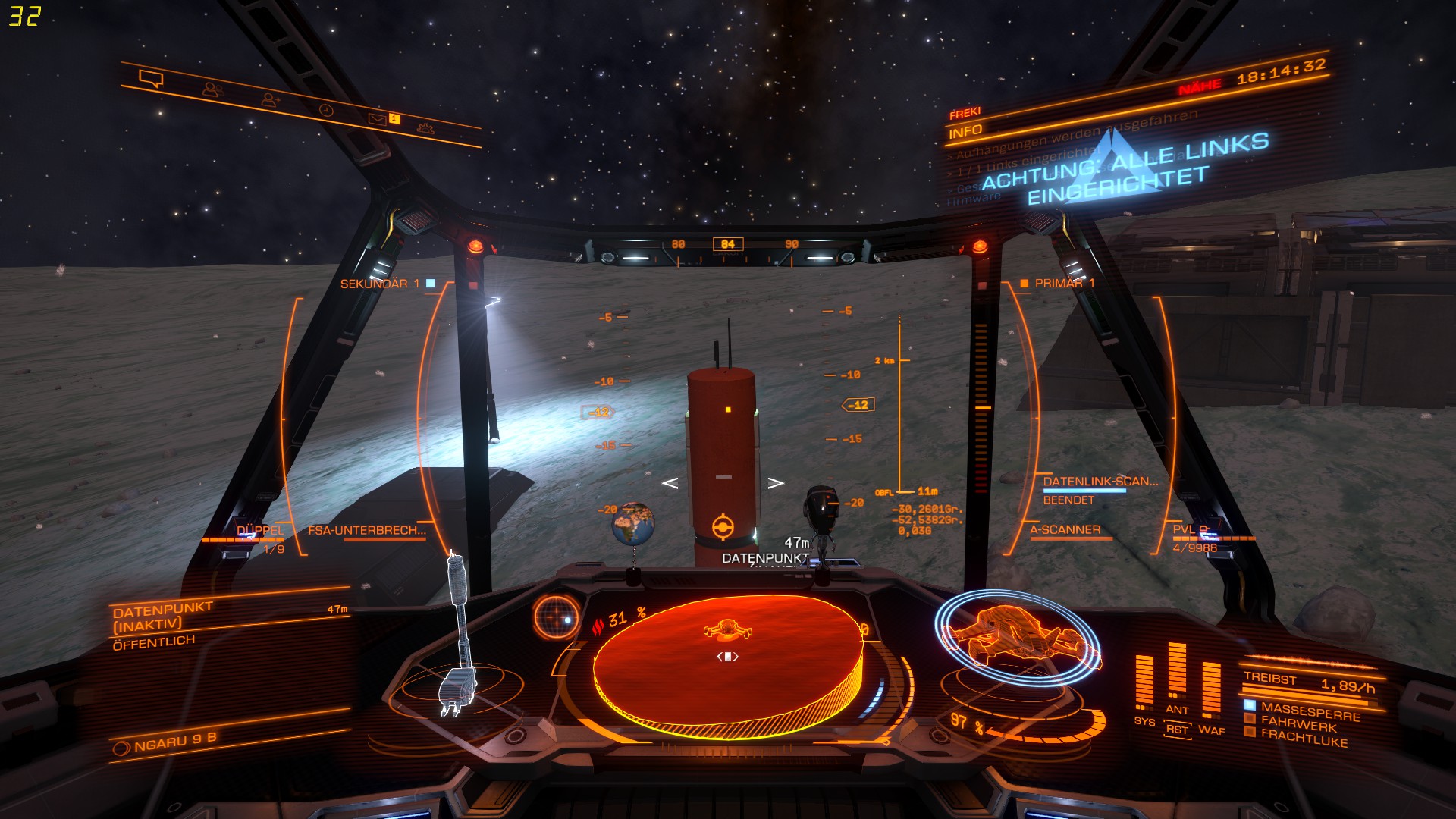Open the inbox envelope tab
The width and height of the screenshot is (1456, 819).
(377, 118)
